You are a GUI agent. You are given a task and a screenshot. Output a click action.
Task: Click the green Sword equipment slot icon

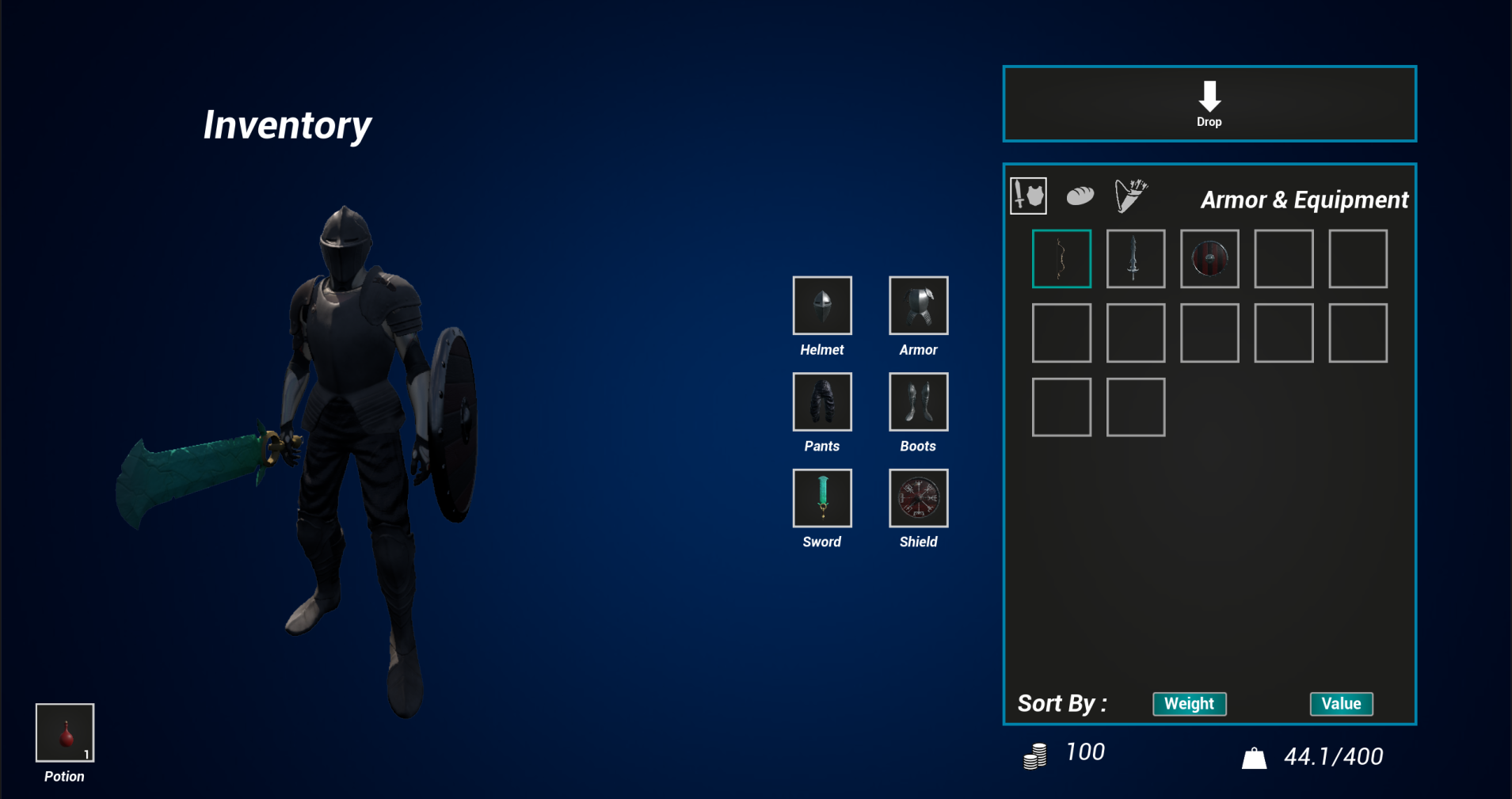point(821,497)
